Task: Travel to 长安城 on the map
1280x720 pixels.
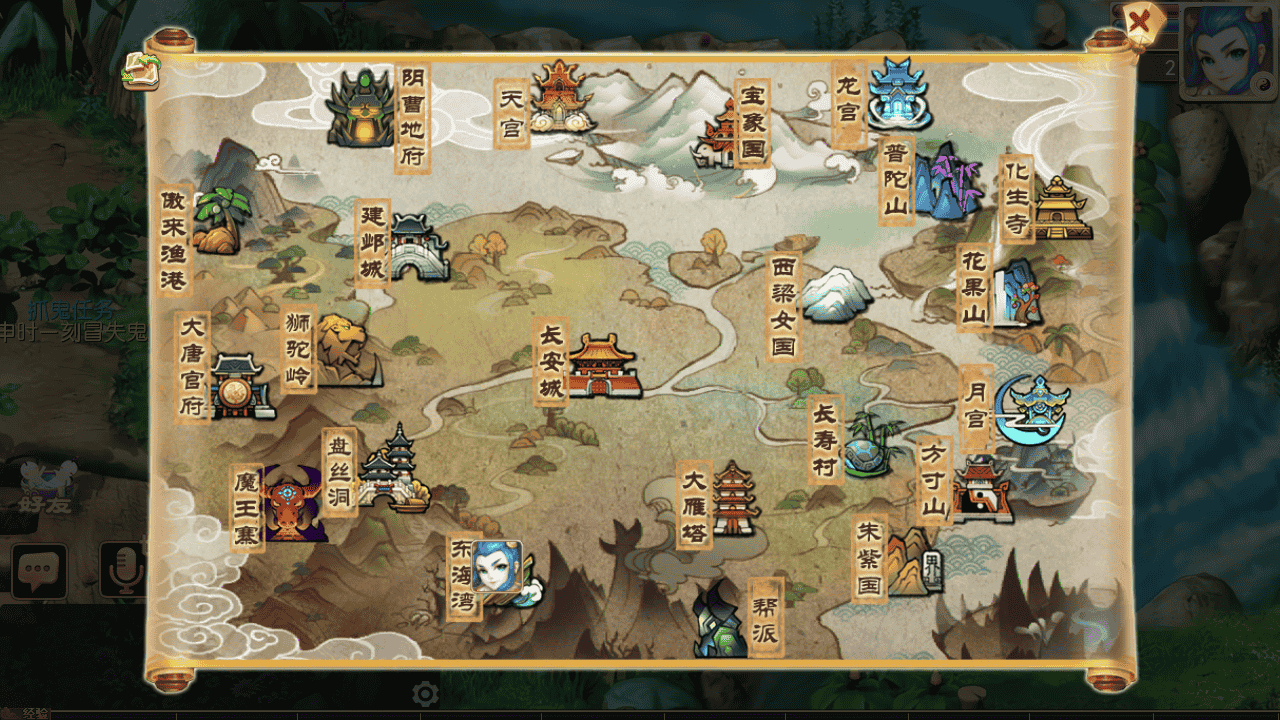Action: pos(603,367)
